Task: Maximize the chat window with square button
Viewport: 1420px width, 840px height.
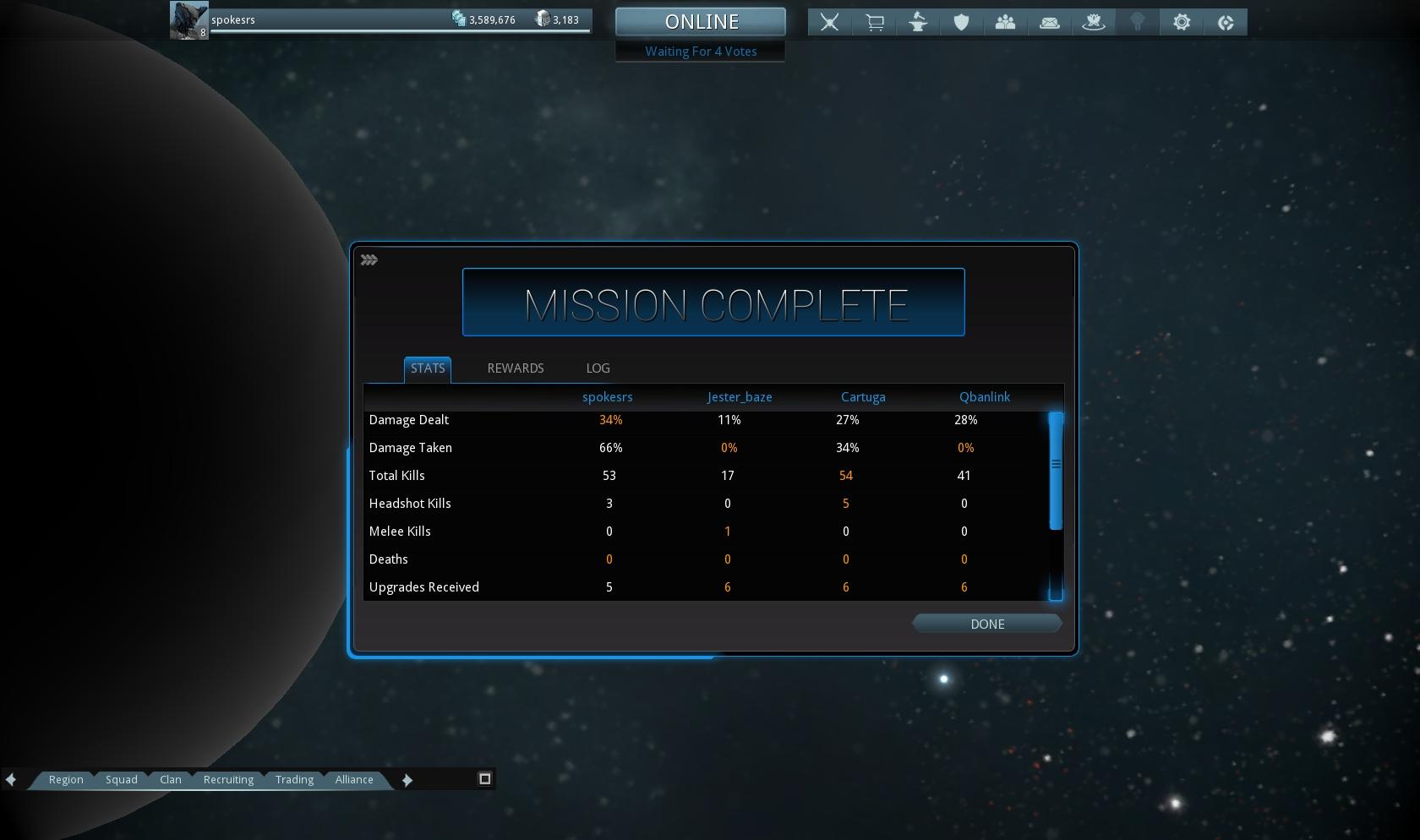Action: point(485,778)
